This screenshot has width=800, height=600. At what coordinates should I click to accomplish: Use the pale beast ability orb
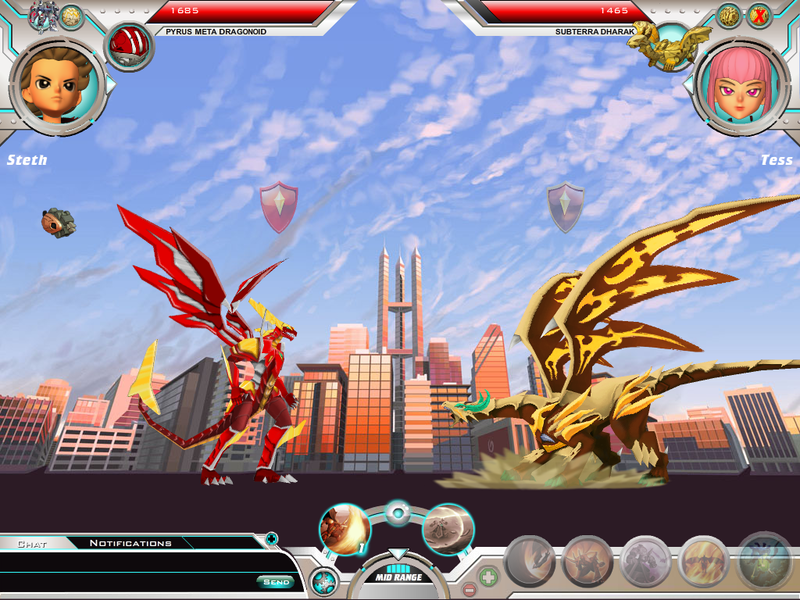[x=447, y=529]
